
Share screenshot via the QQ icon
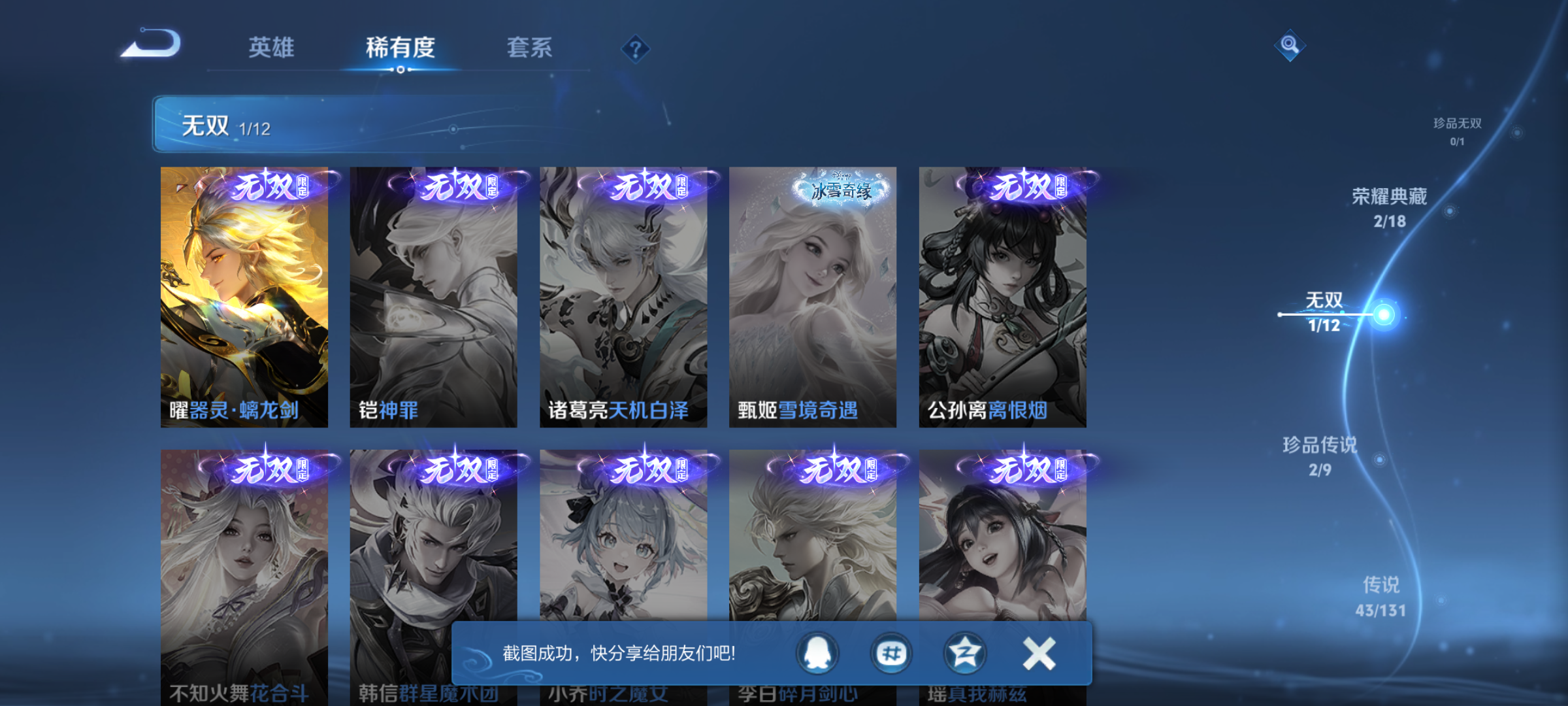pos(817,652)
